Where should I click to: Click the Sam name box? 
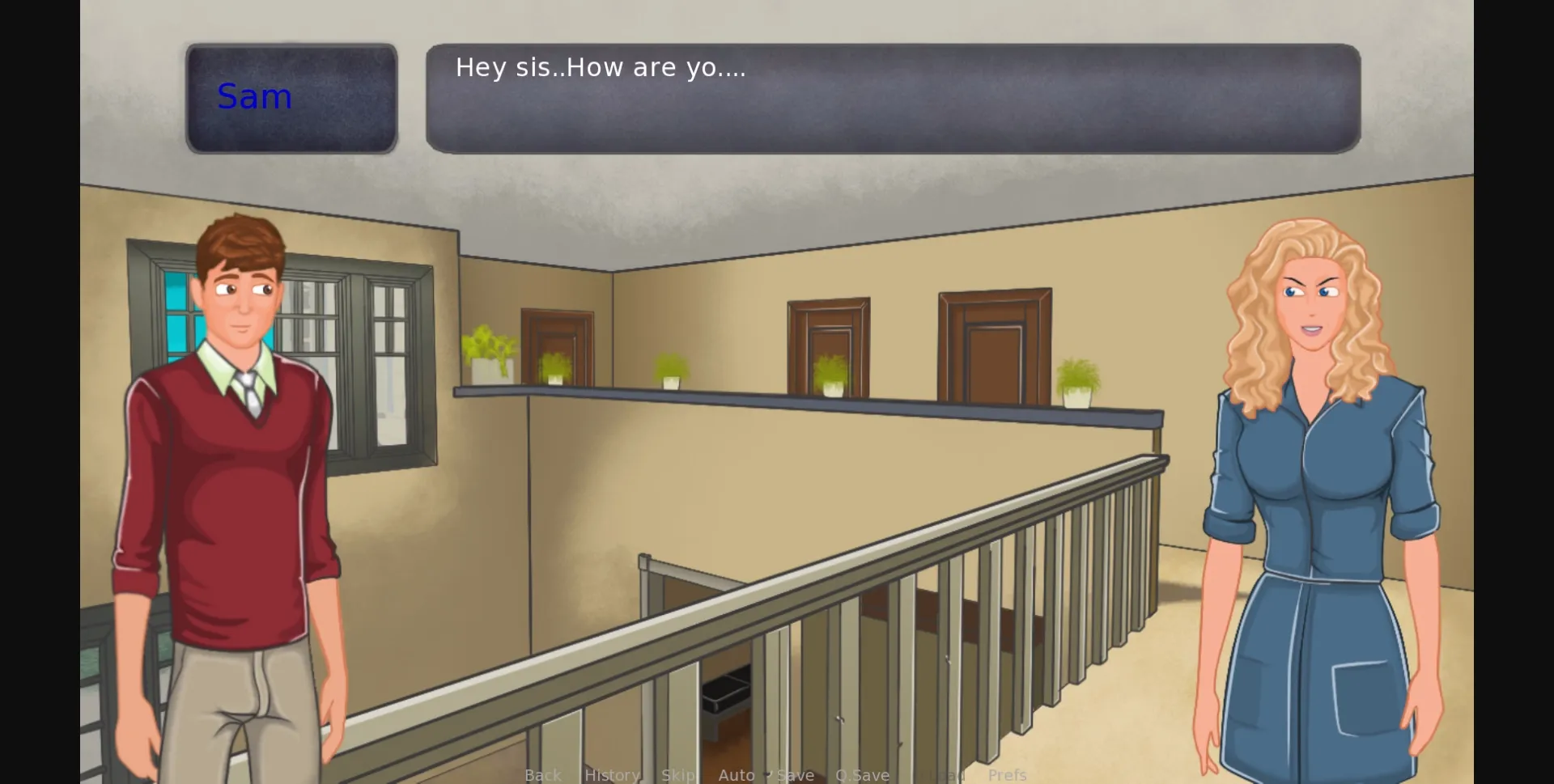(x=291, y=97)
